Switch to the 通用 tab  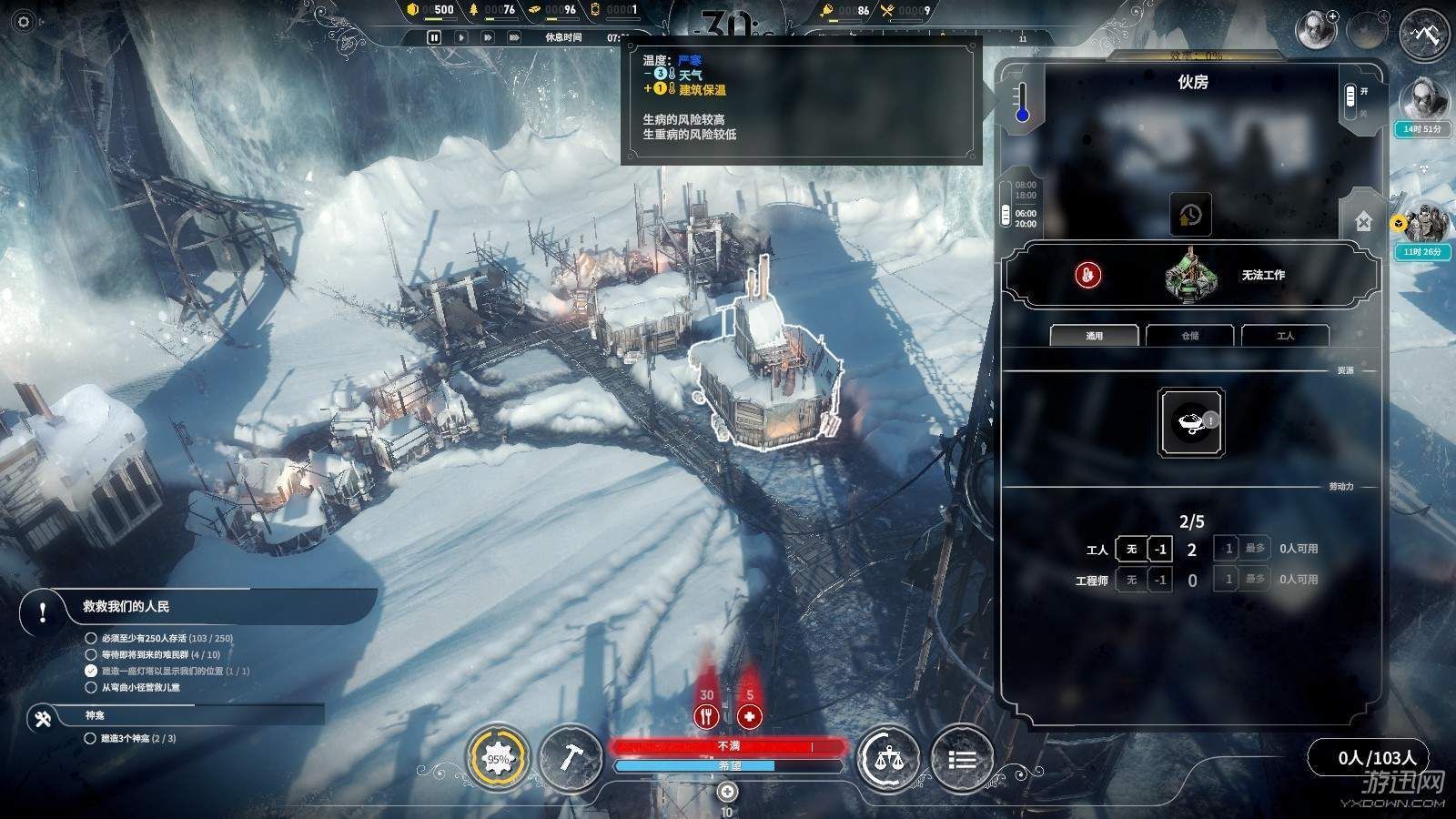pos(1094,336)
